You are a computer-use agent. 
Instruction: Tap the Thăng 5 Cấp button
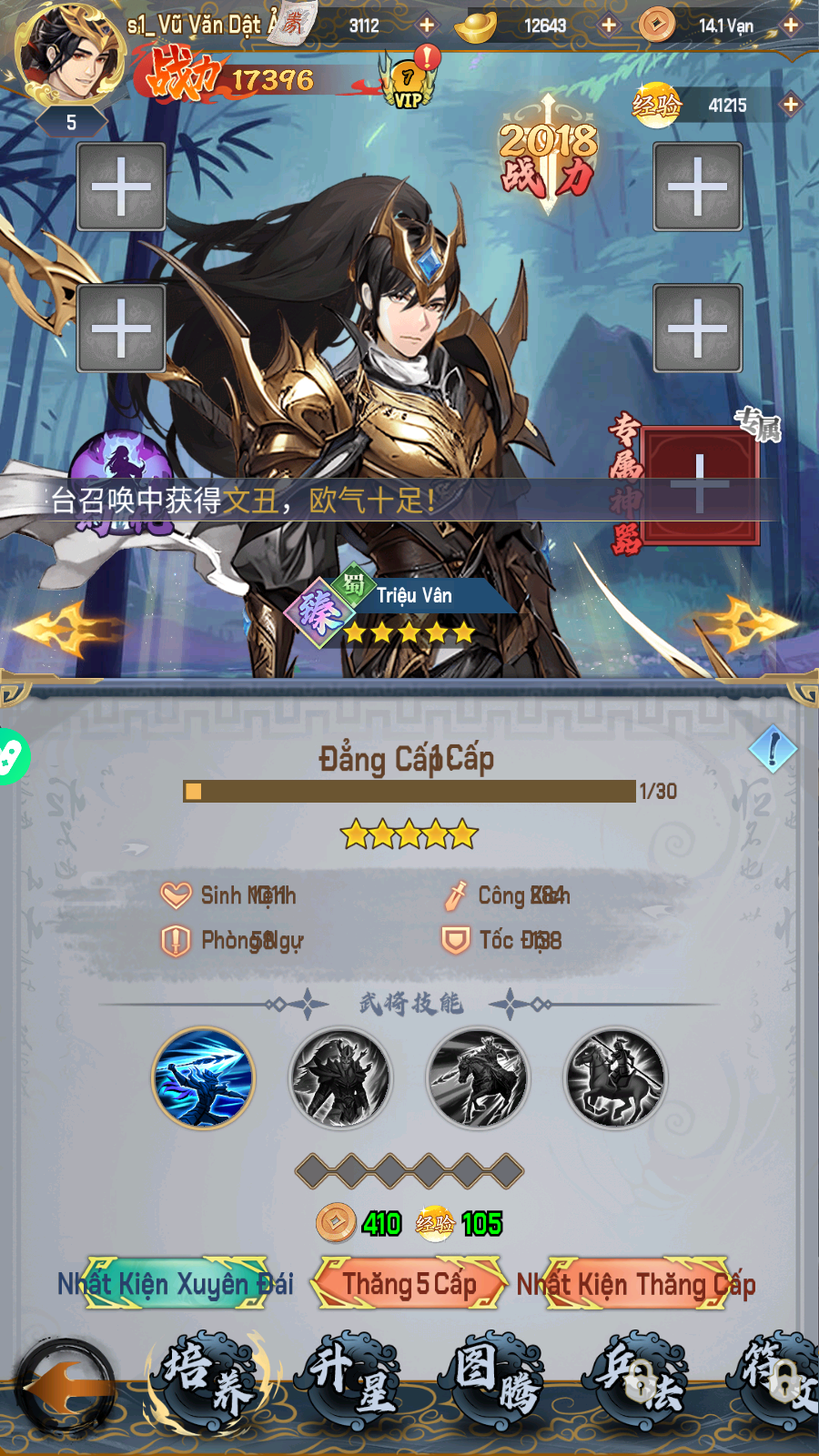(409, 1283)
